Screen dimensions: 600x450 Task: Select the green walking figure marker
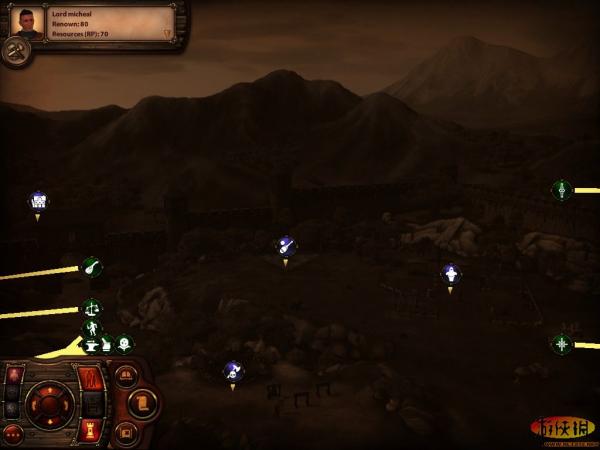point(91,327)
